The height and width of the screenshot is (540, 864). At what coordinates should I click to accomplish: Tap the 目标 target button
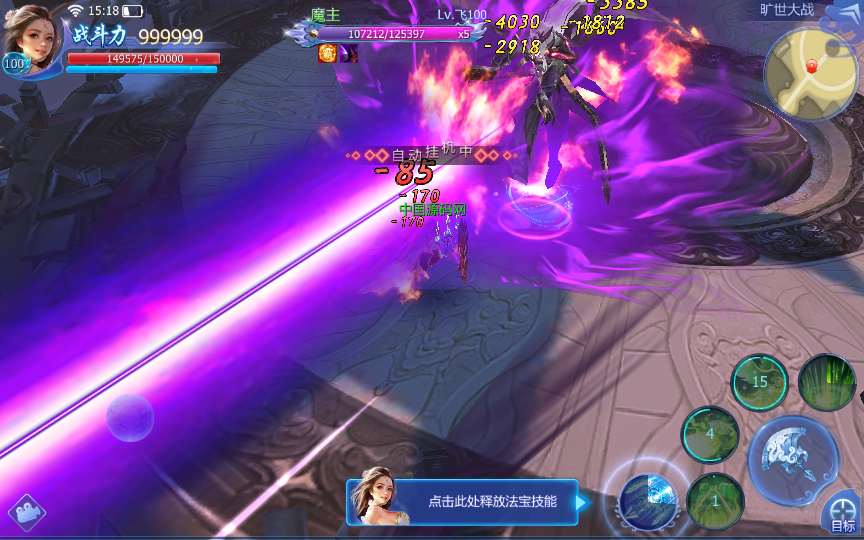click(x=843, y=514)
